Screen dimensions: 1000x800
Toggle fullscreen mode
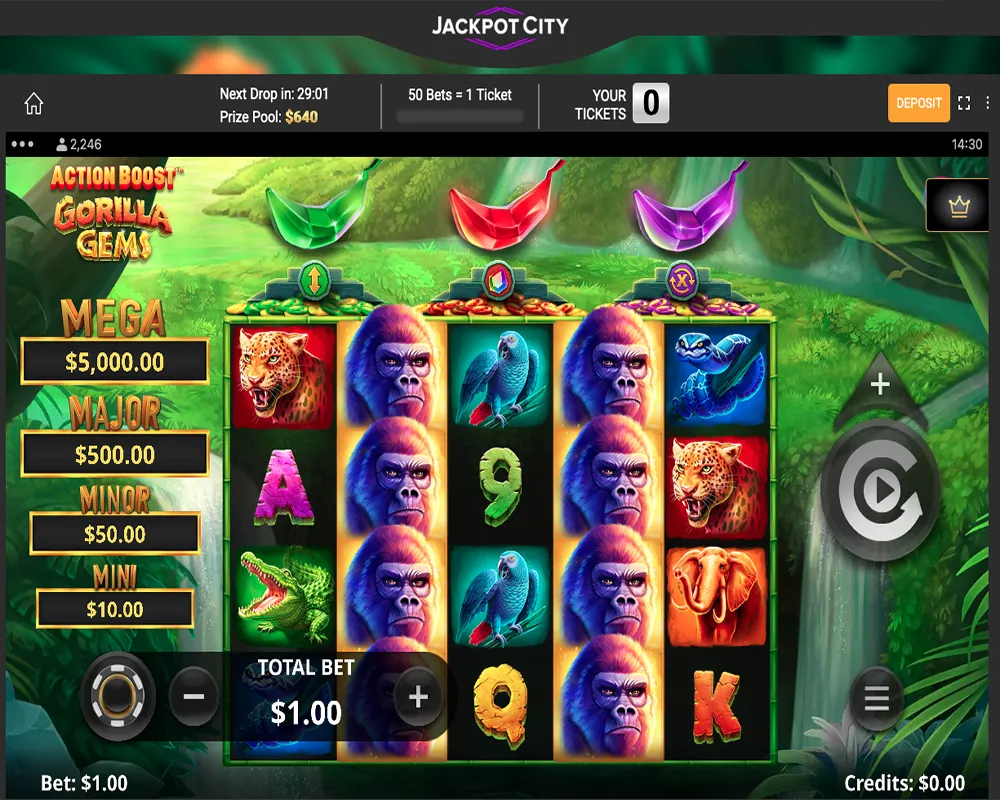coord(964,103)
